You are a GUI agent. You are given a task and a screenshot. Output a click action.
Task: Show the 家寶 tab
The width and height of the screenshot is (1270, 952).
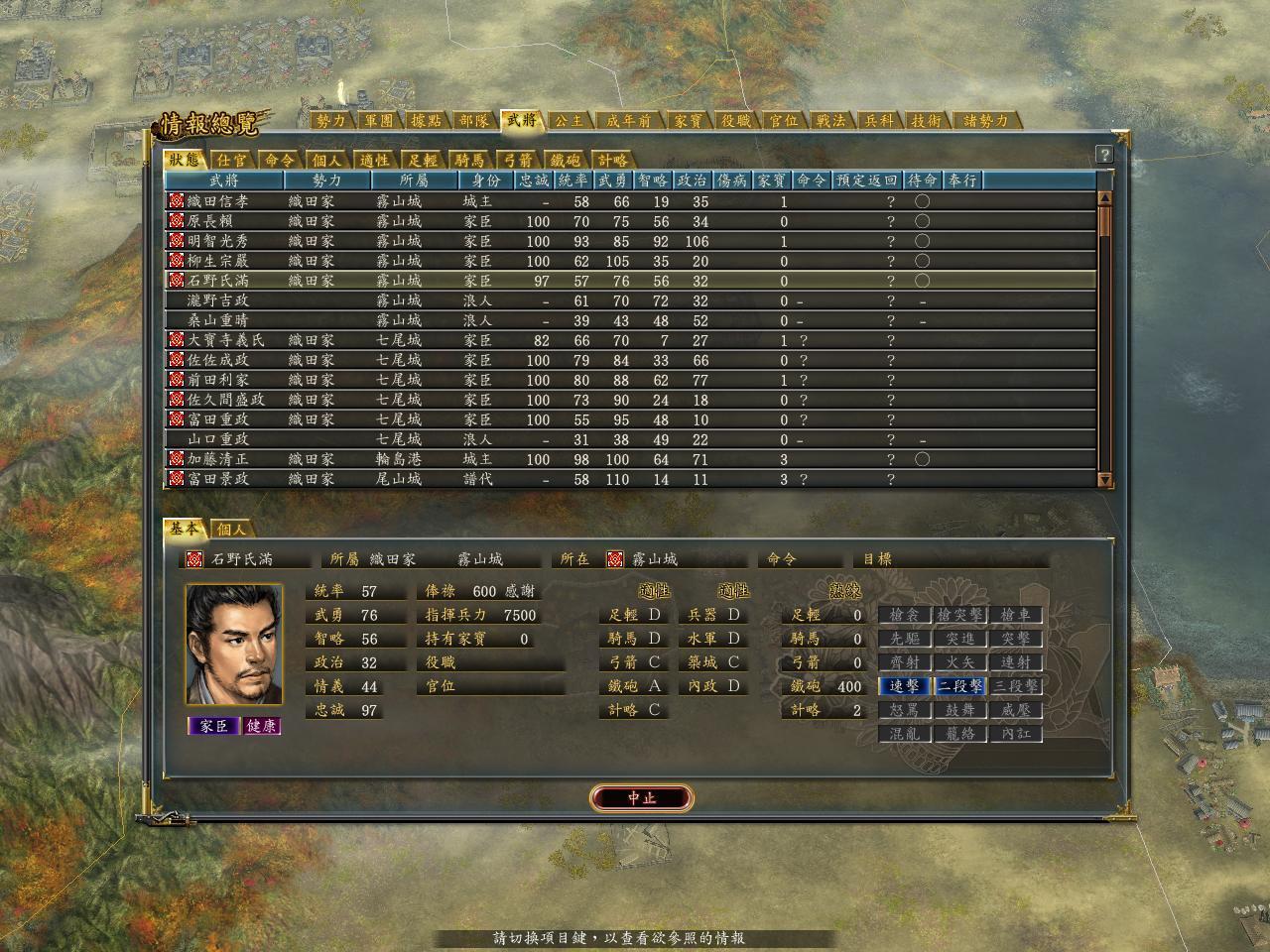tap(689, 121)
